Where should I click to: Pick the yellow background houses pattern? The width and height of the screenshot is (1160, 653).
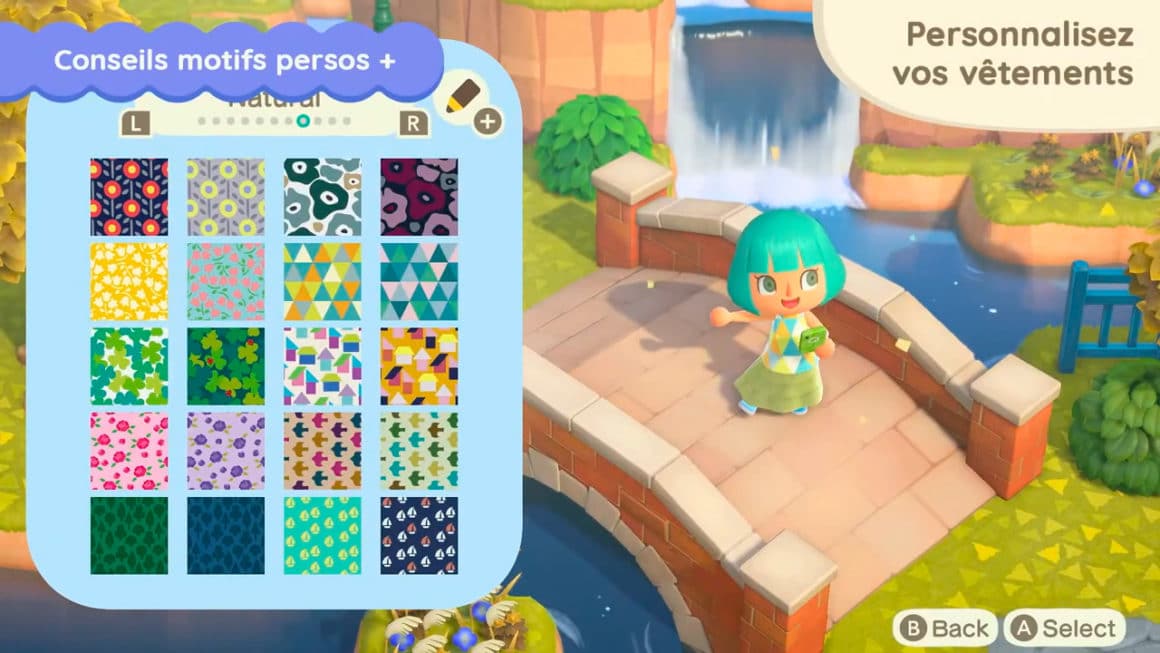[x=419, y=366]
